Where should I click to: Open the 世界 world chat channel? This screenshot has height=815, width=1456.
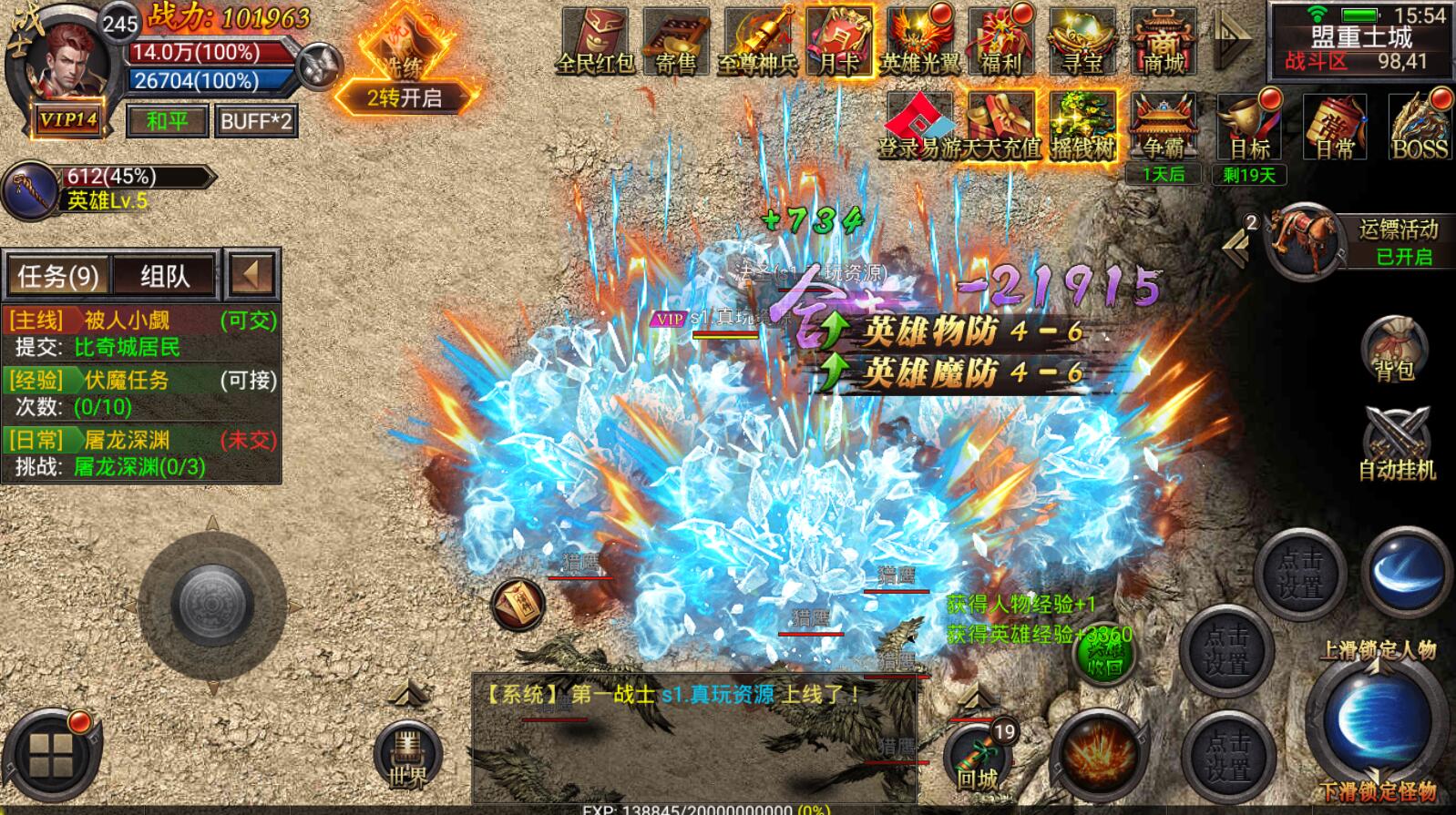click(x=407, y=757)
